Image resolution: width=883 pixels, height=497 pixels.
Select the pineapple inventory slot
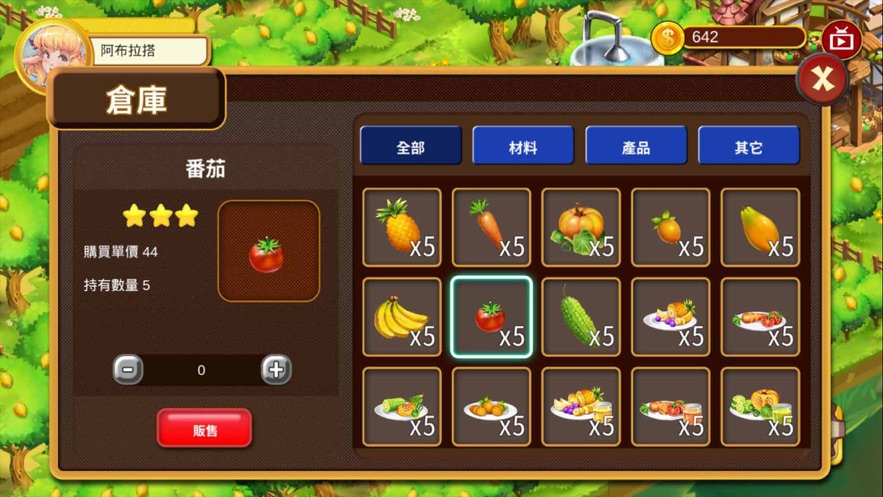tap(402, 227)
